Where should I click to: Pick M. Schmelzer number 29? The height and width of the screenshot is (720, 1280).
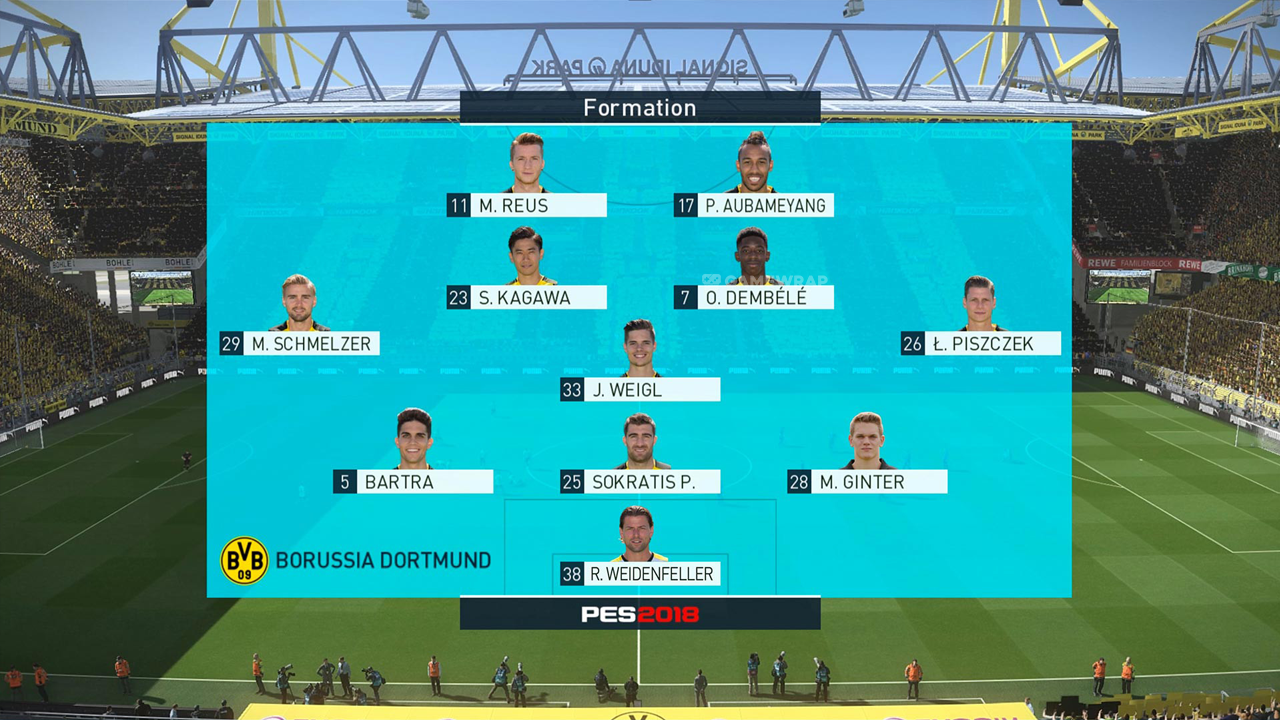click(299, 344)
